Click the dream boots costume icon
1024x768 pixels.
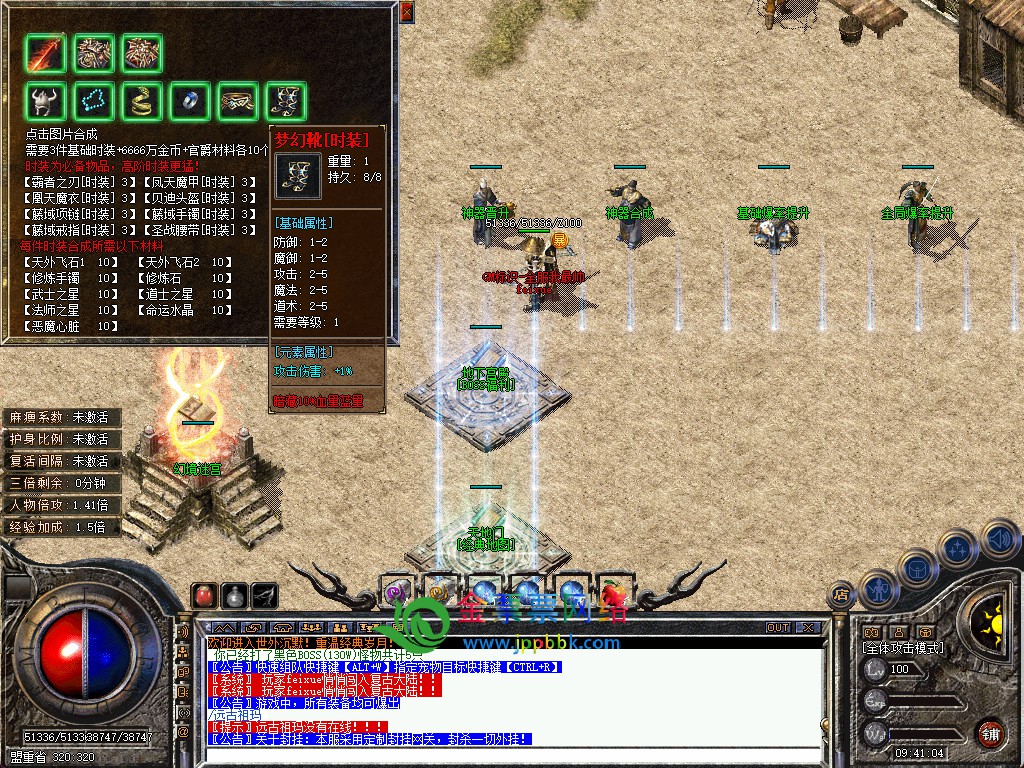(286, 101)
